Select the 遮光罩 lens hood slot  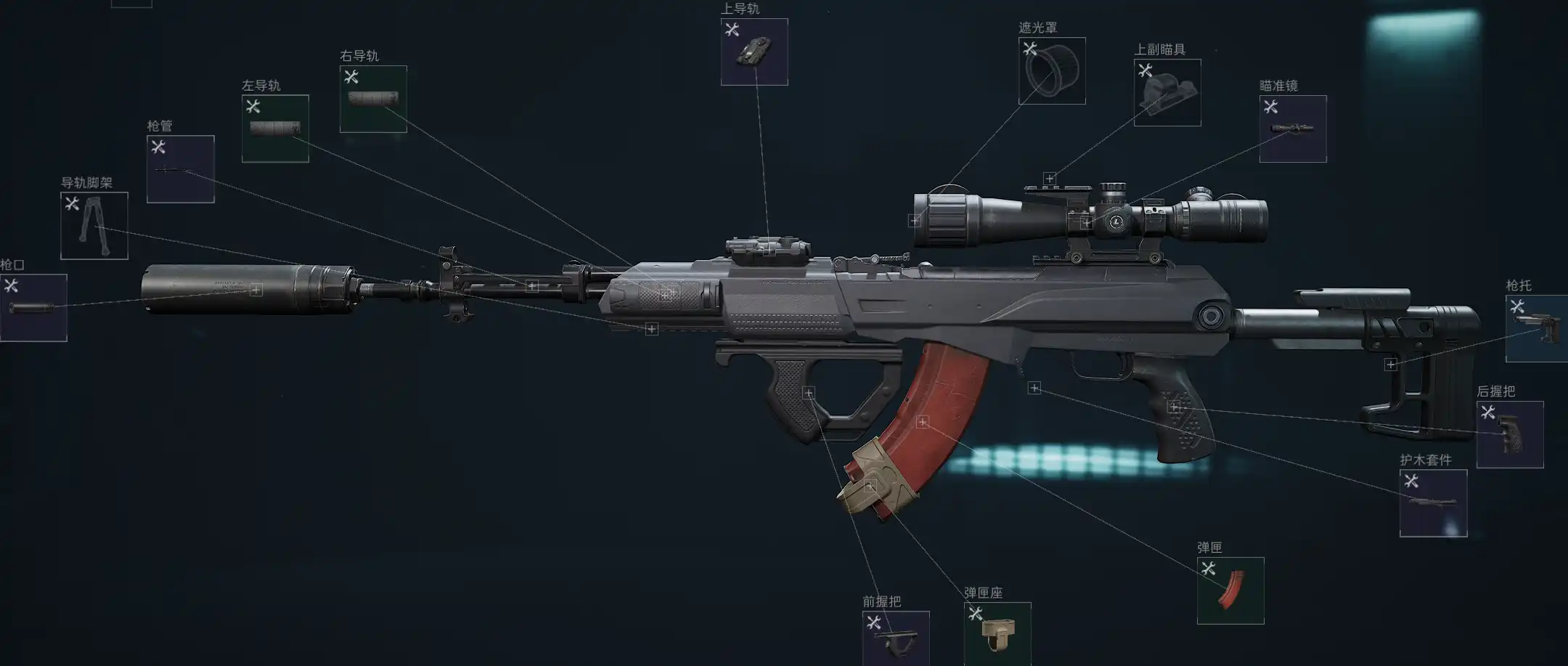pos(1052,71)
